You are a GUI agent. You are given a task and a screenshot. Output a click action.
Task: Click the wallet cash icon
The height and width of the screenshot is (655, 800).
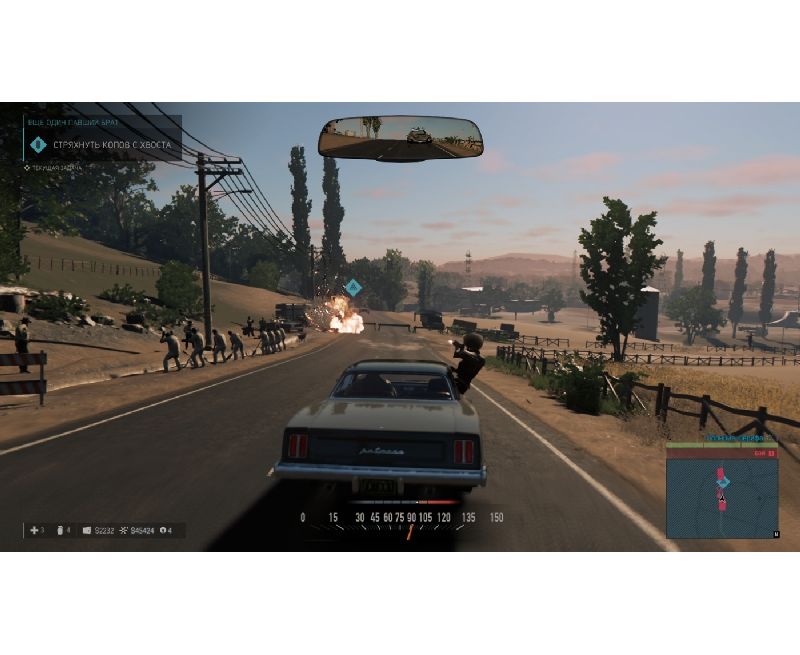(x=87, y=530)
